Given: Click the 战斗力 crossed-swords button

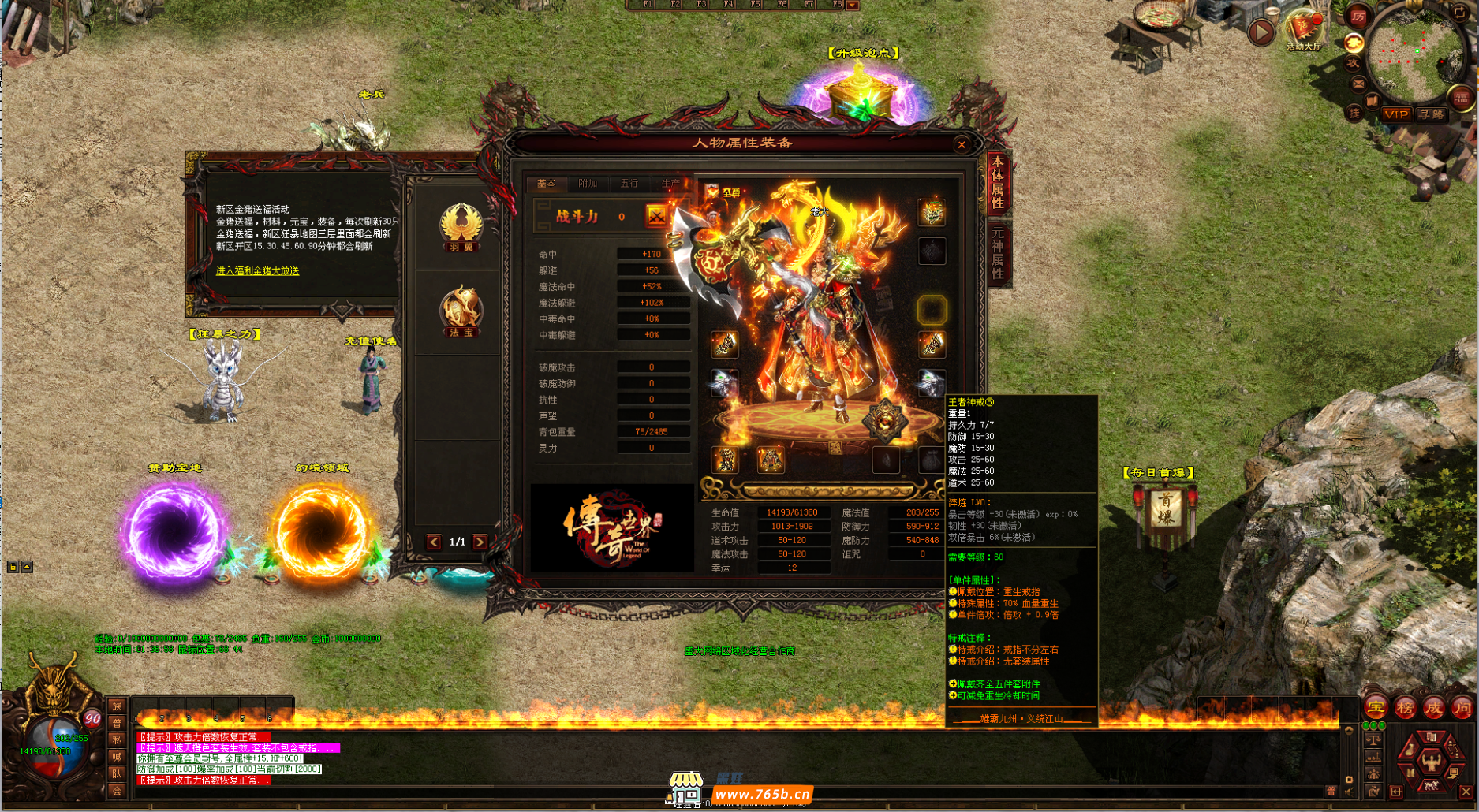Looking at the screenshot, I should [656, 216].
